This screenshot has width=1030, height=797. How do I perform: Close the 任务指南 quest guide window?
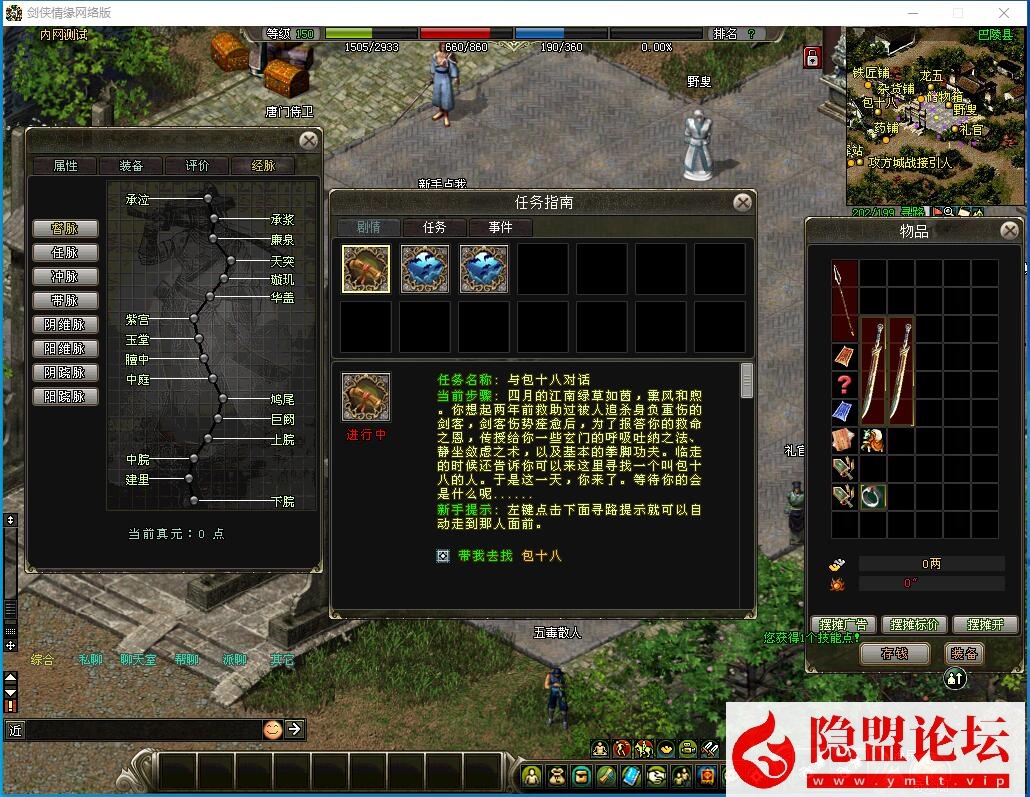742,203
